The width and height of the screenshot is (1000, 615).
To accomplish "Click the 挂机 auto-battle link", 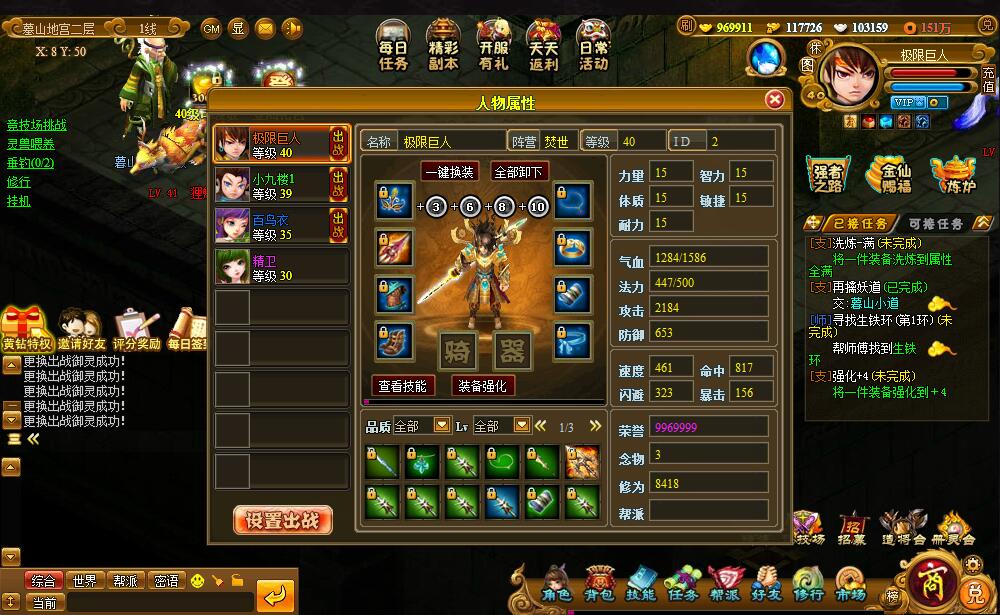I will pos(19,201).
